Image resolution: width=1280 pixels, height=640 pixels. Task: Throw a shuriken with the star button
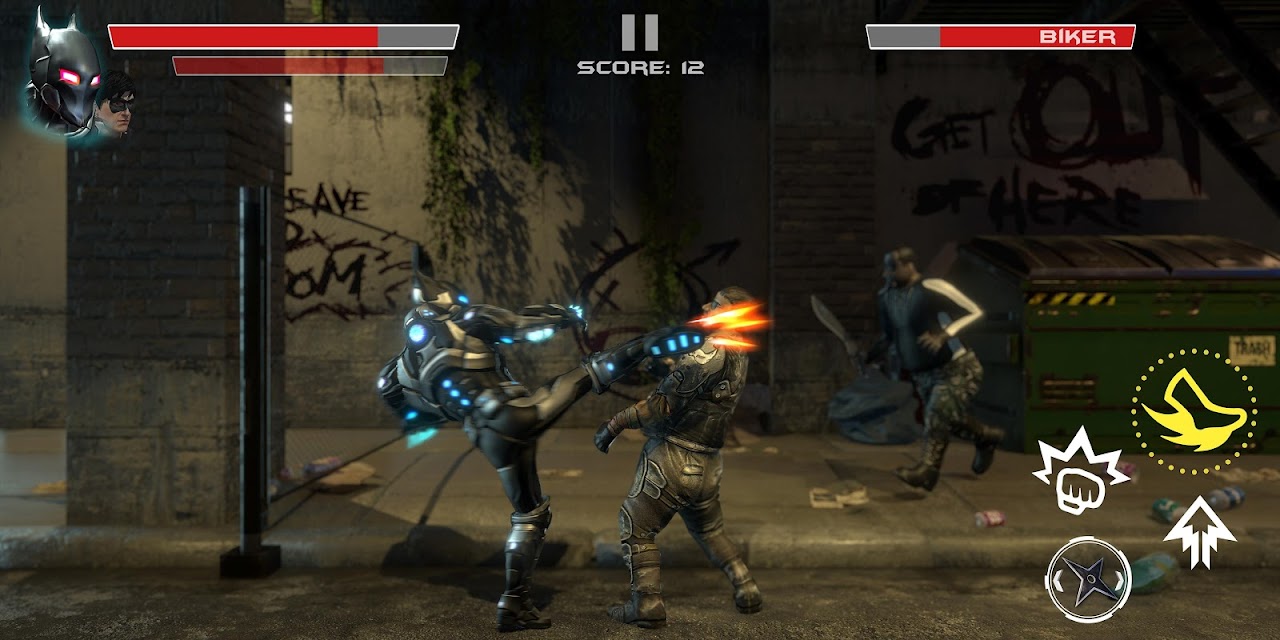1088,580
